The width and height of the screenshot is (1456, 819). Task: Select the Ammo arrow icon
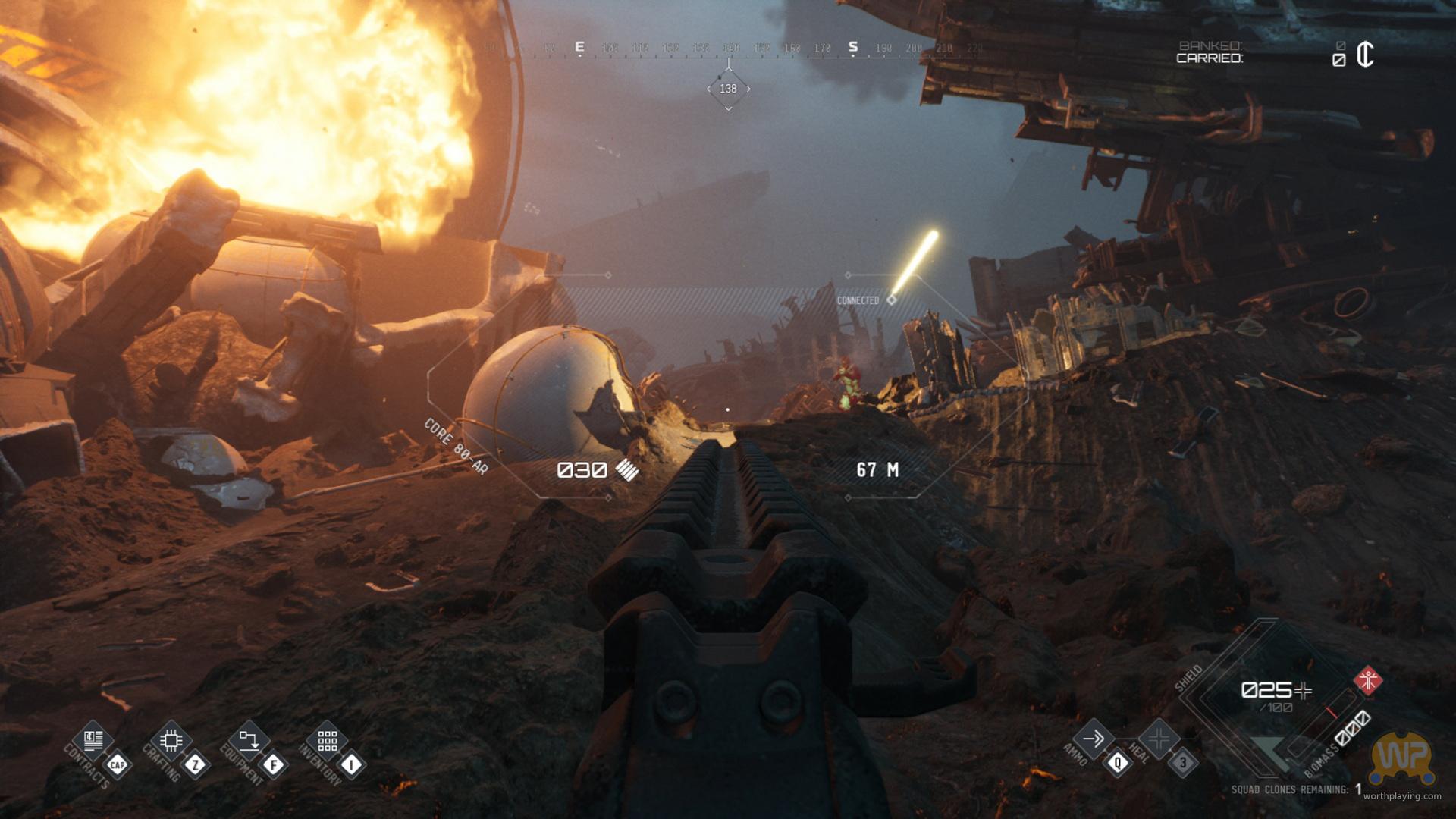pos(1094,738)
